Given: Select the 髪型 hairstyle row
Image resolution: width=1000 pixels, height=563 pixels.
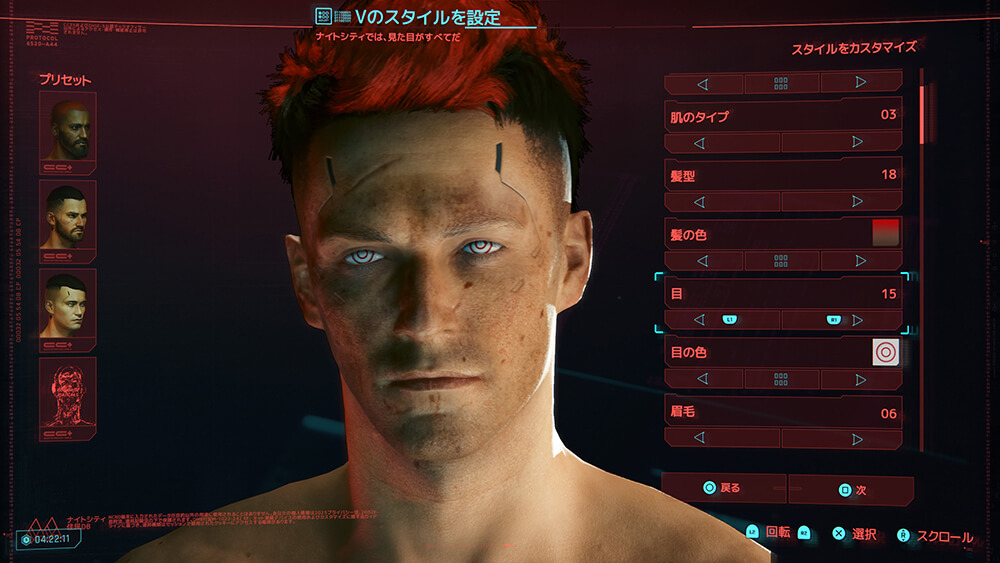Looking at the screenshot, I should 783,175.
